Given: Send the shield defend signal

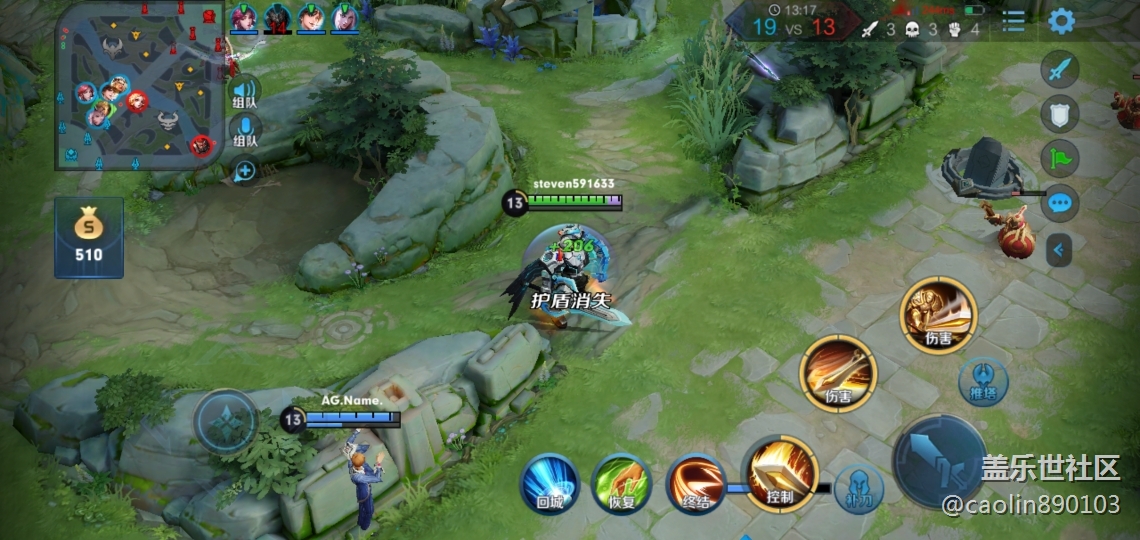Looking at the screenshot, I should coord(1060,114).
